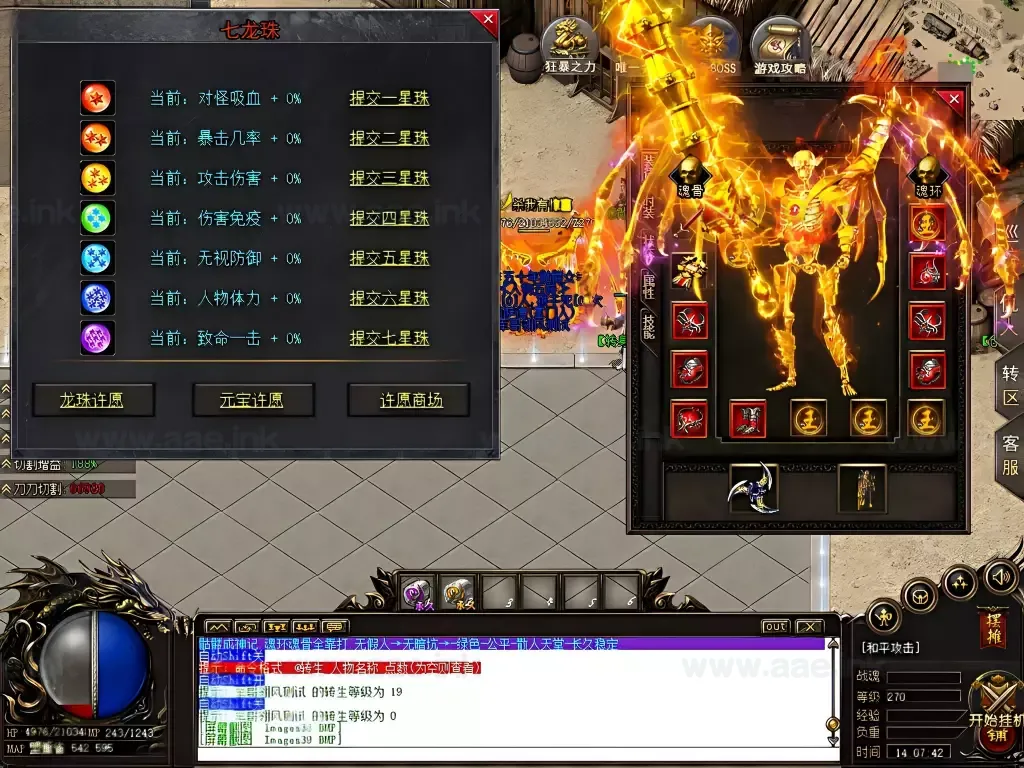Open 龙珠许愿 dragon ball wish

[93, 400]
